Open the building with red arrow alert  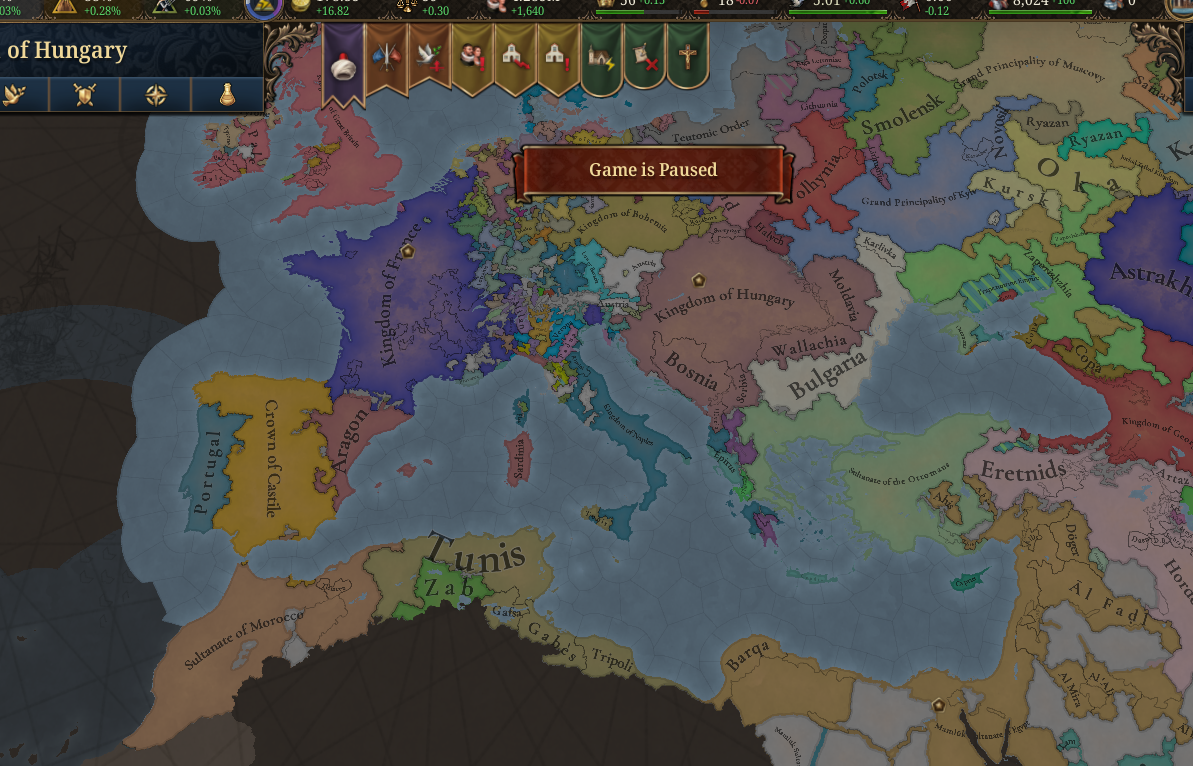(515, 58)
